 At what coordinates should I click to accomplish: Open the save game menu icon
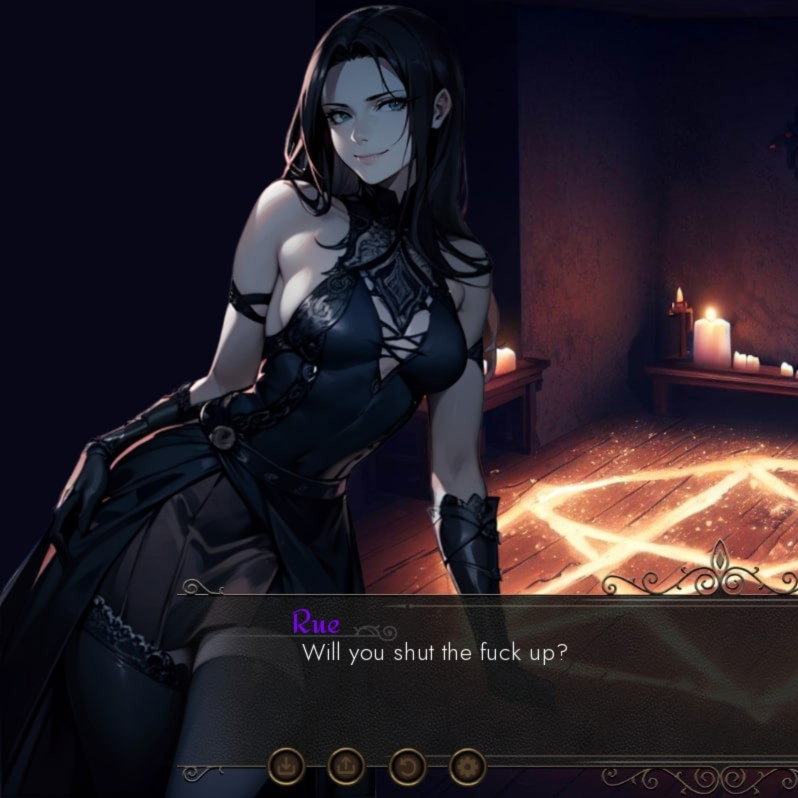pos(287,767)
